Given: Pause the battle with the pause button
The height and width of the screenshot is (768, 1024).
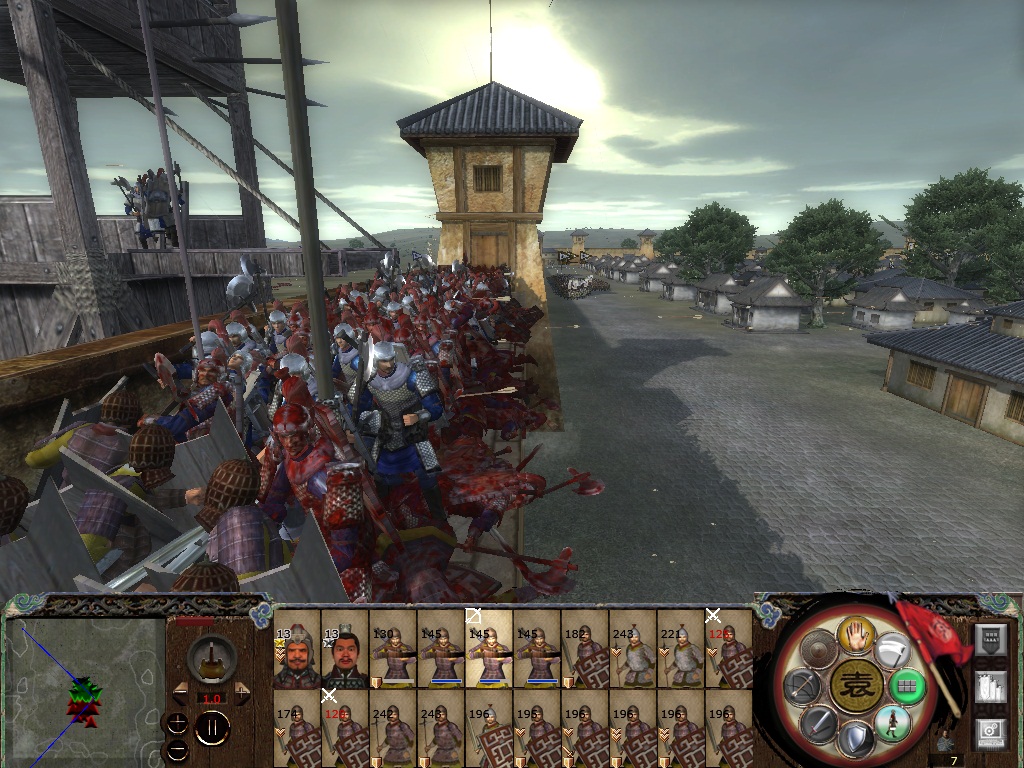Looking at the screenshot, I should 212,728.
